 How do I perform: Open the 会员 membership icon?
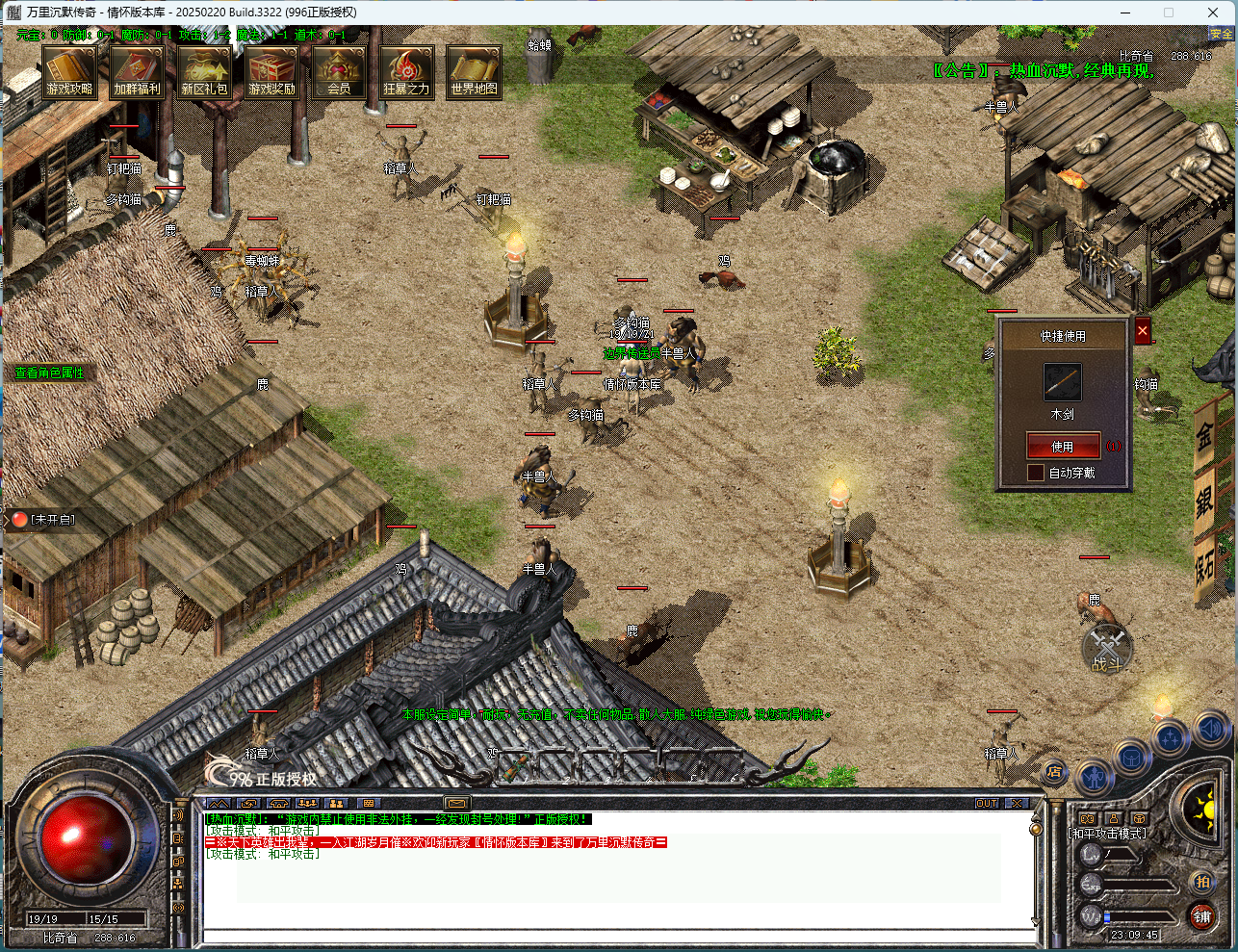coord(339,71)
